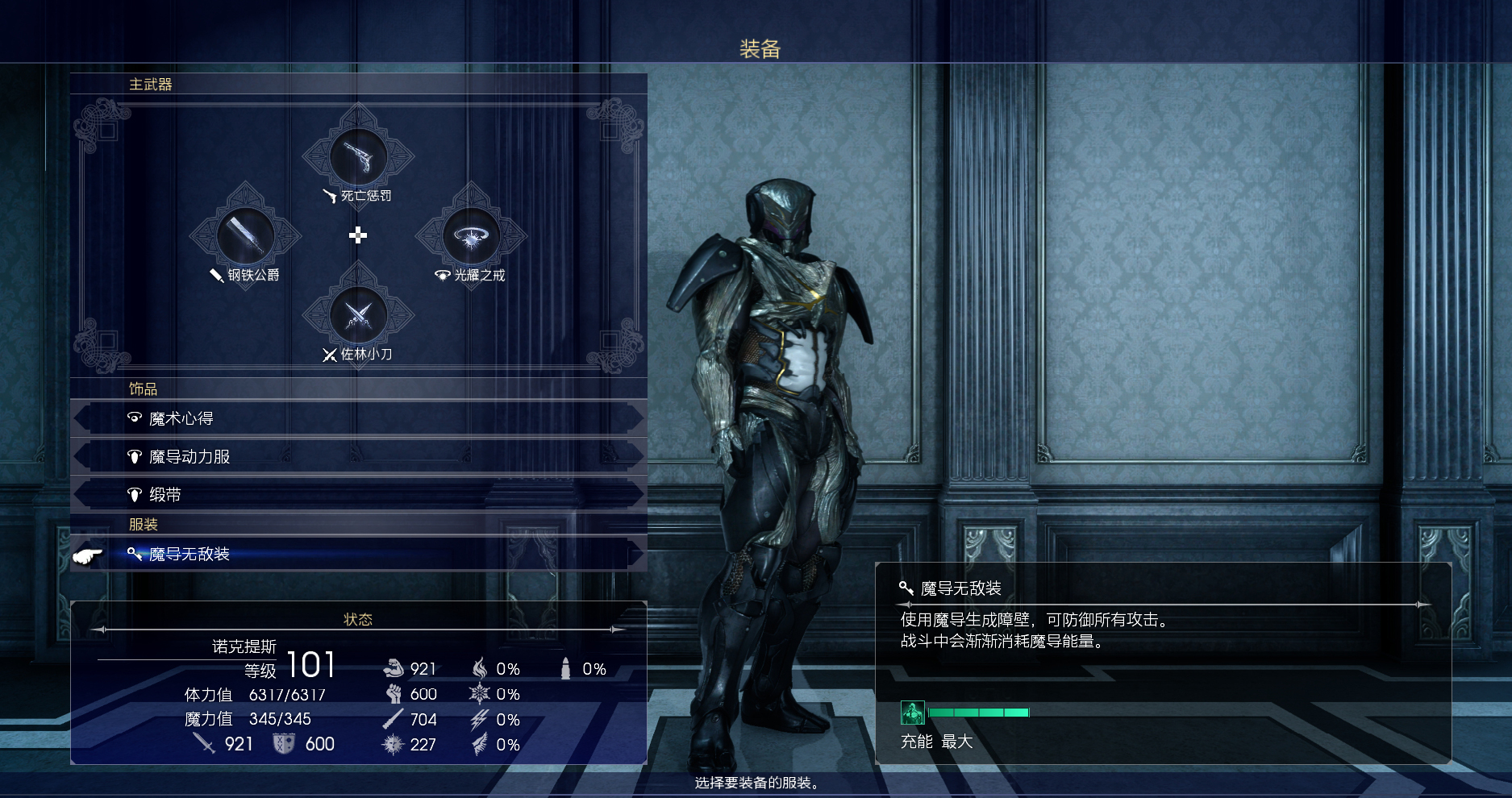Choose the 缎带 accessory row
1512x798 pixels.
coord(358,494)
